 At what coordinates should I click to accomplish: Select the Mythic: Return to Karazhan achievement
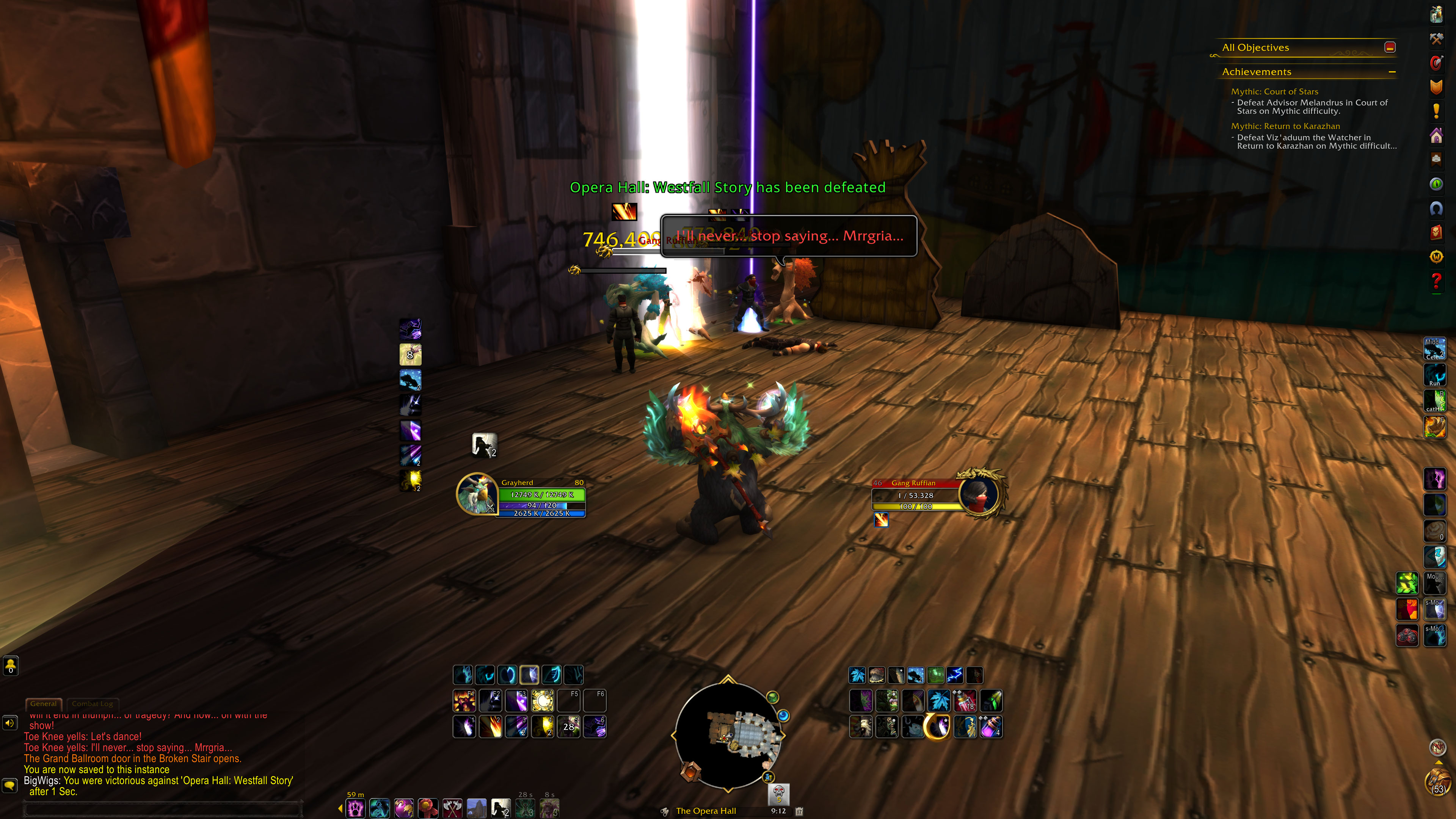[x=1285, y=126]
